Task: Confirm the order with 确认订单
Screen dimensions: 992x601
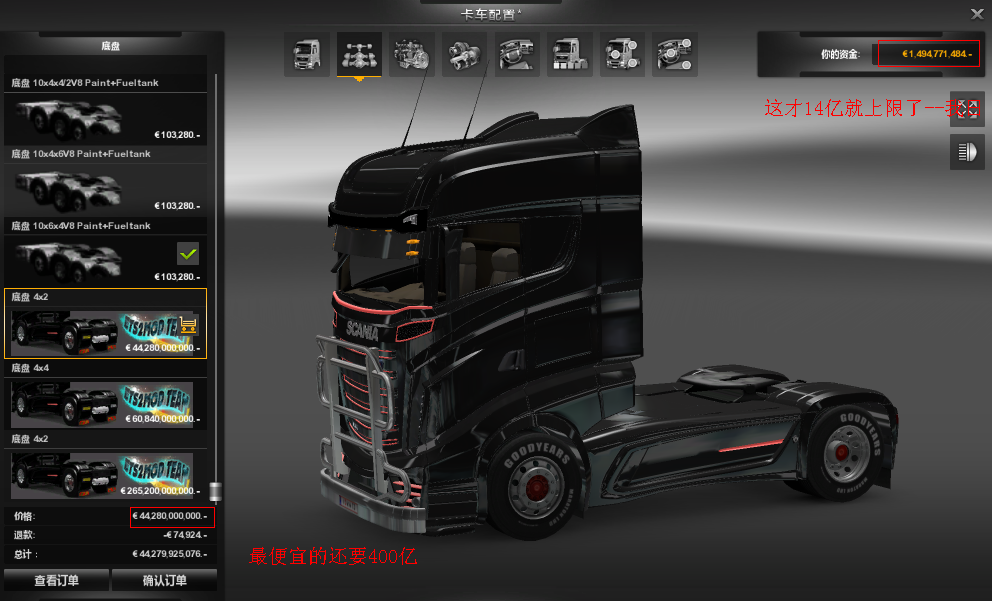Action: (164, 580)
